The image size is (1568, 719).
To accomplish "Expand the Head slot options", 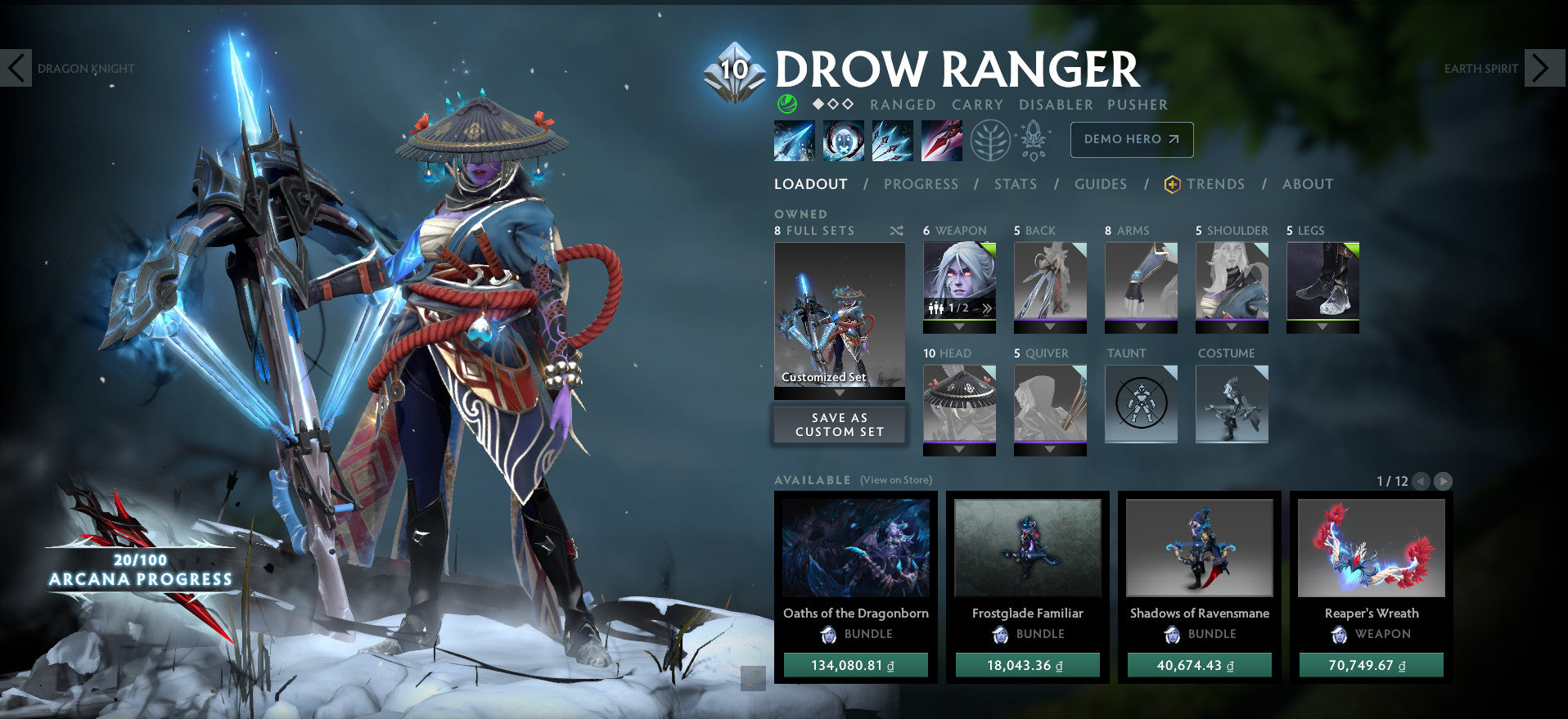I will coord(958,449).
